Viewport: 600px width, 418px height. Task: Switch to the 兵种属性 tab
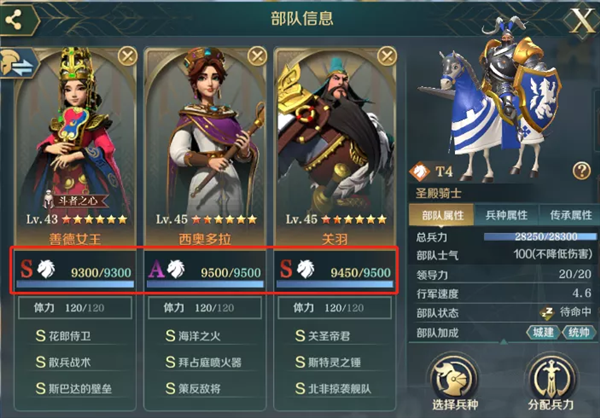coord(505,215)
